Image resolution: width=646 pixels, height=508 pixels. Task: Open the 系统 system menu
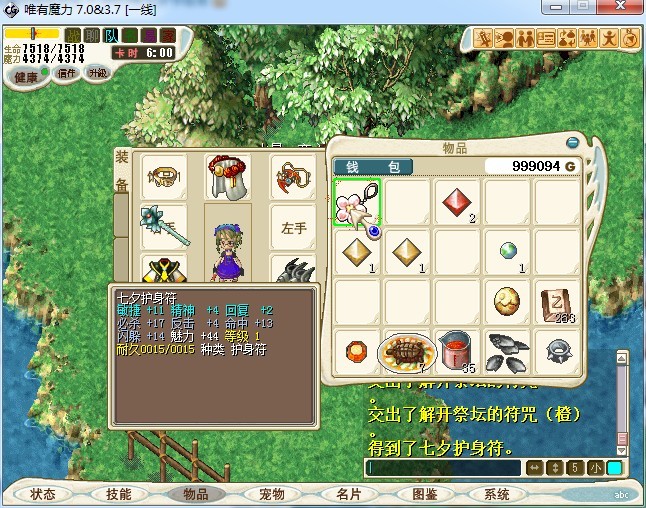[497, 494]
